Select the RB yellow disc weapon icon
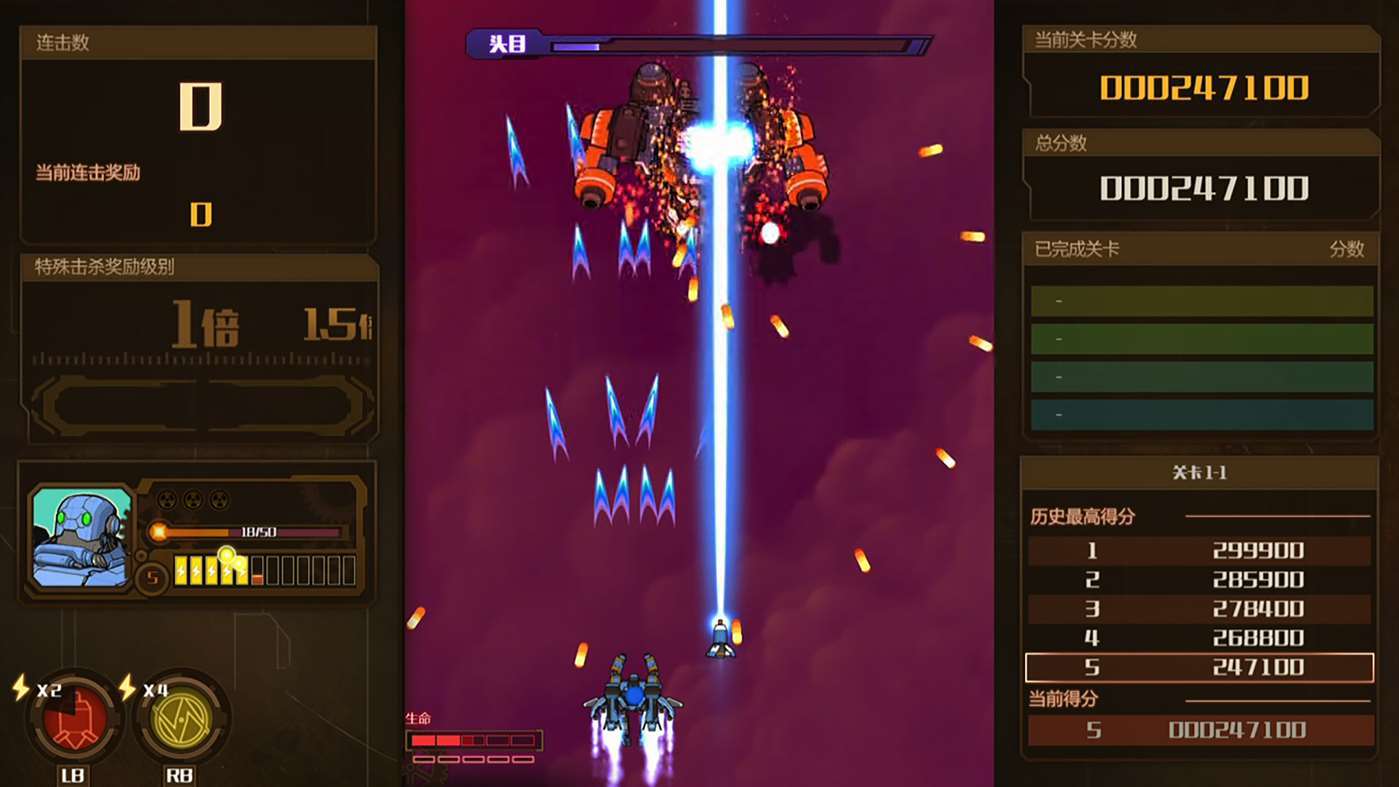Image resolution: width=1399 pixels, height=787 pixels. (x=182, y=720)
